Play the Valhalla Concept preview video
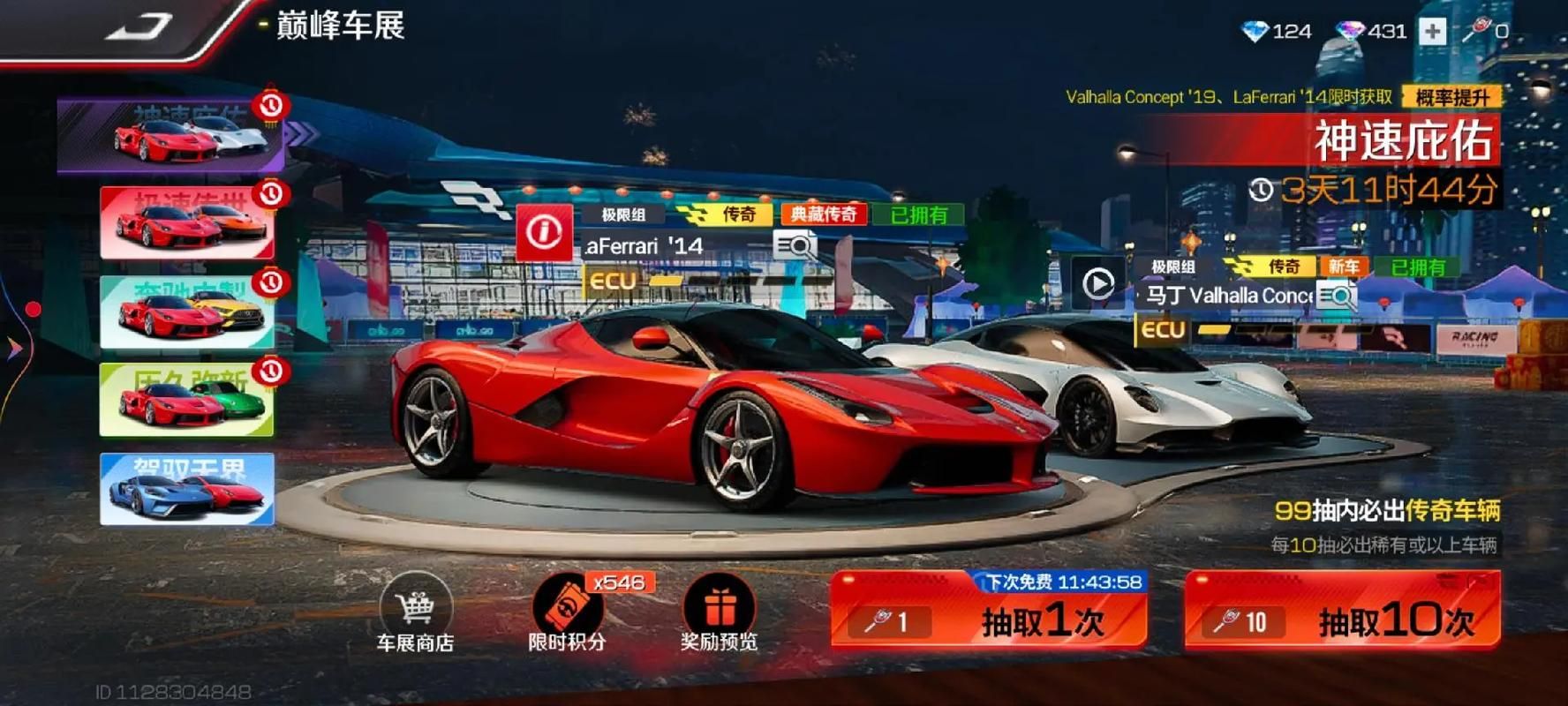Screen dimensions: 1568x706 click(1098, 284)
